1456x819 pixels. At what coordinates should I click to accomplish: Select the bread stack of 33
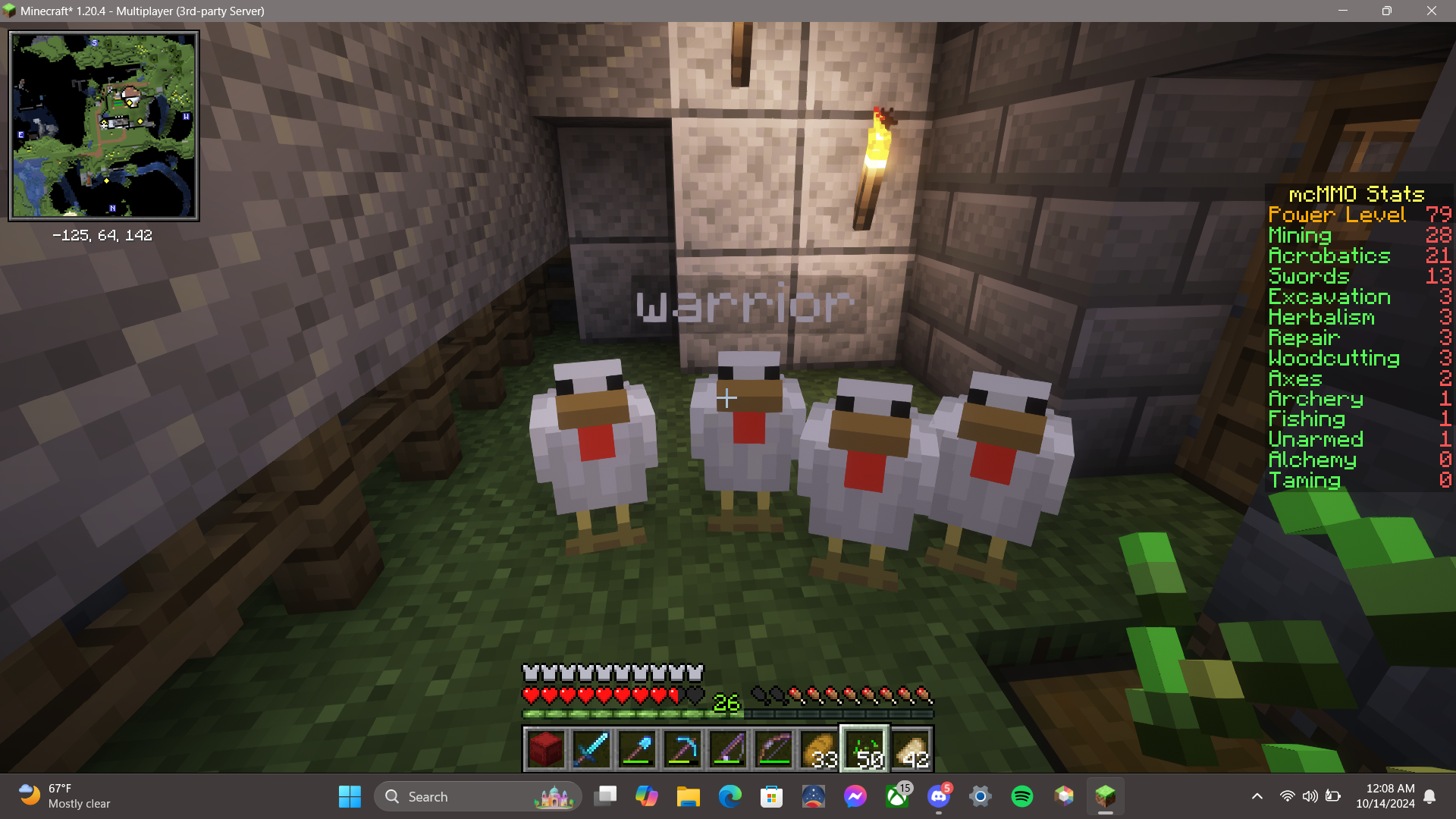[x=819, y=748]
